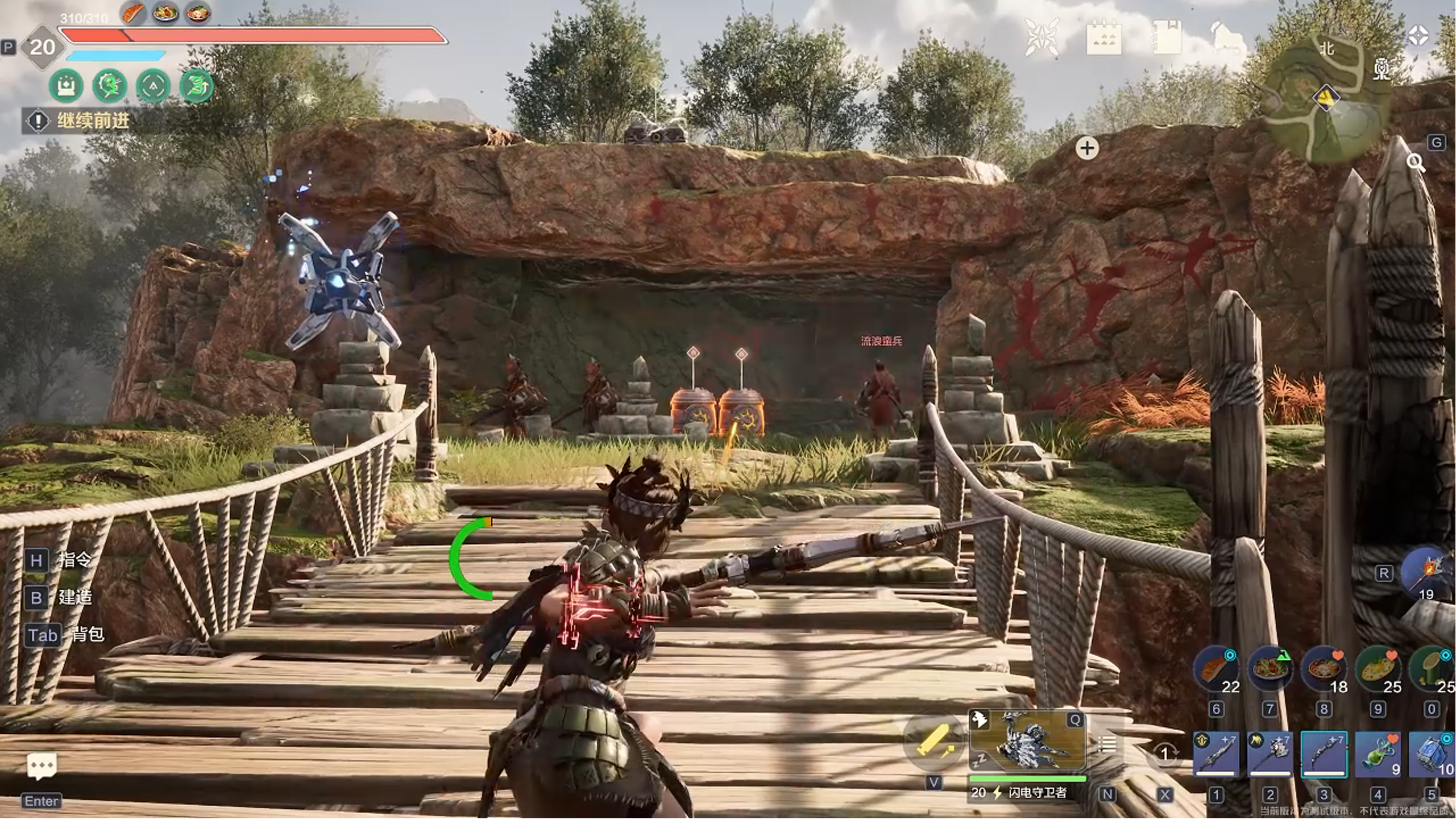Viewport: 1456px width, 820px height.
Task: Select the hammer weapon in slot 2
Action: pos(1270,754)
